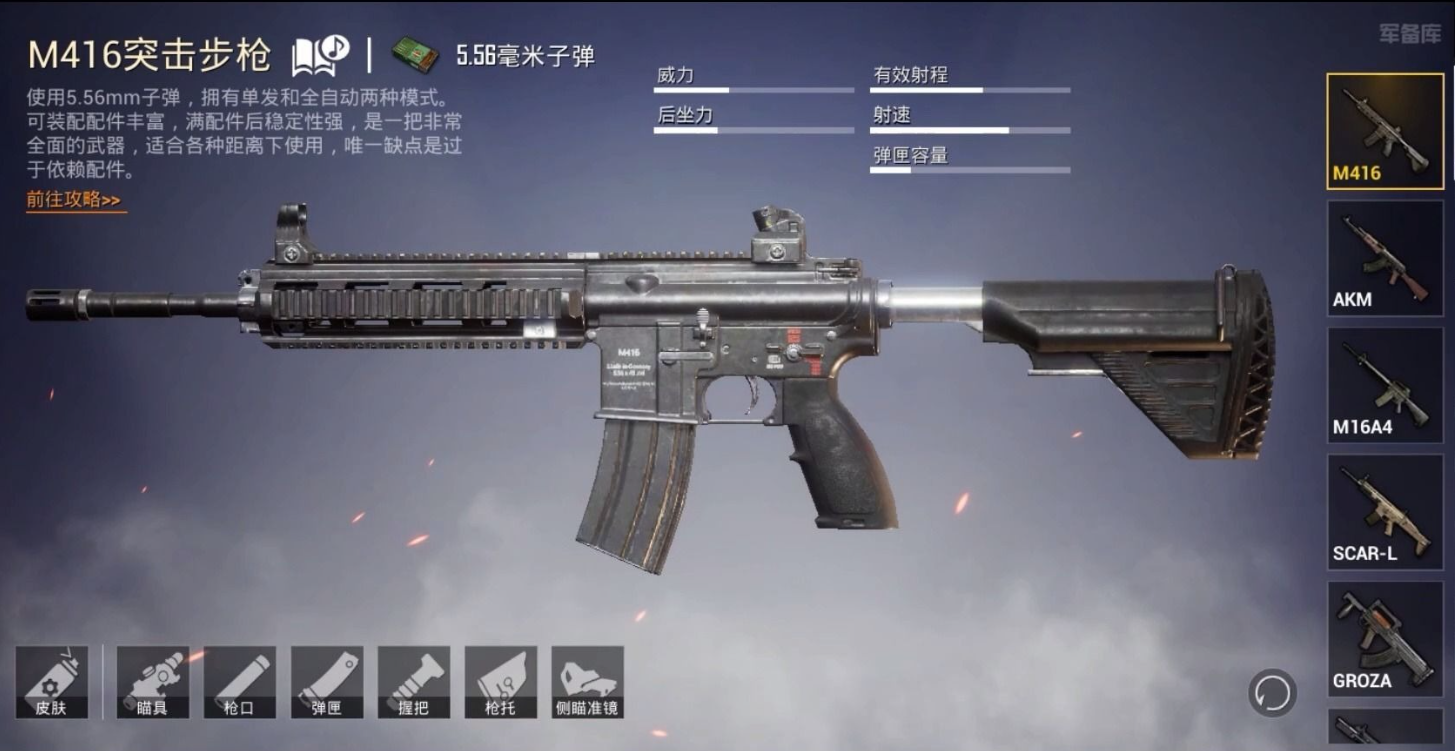Open the 握把 grip attachment
This screenshot has height=751, width=1455.
(414, 681)
